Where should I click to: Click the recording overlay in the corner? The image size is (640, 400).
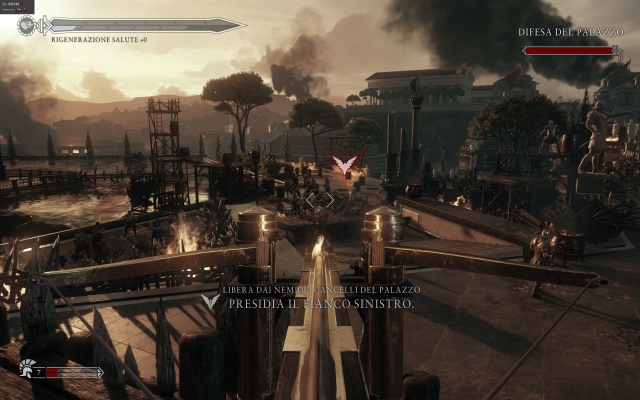click(17, 6)
